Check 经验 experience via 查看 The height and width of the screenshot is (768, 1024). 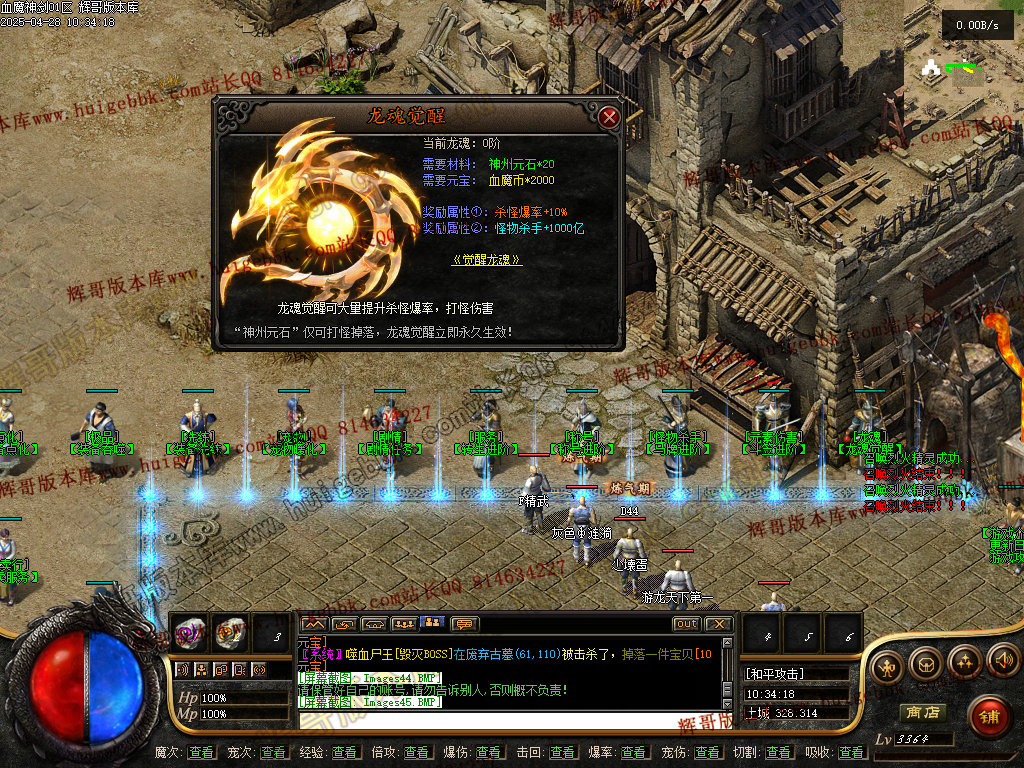tap(345, 752)
